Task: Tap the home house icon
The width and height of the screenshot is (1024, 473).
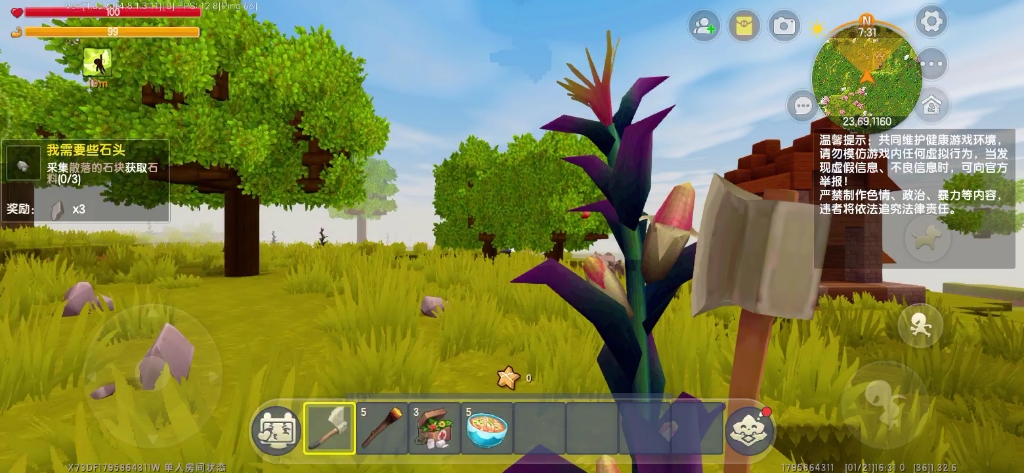Action: (x=932, y=103)
